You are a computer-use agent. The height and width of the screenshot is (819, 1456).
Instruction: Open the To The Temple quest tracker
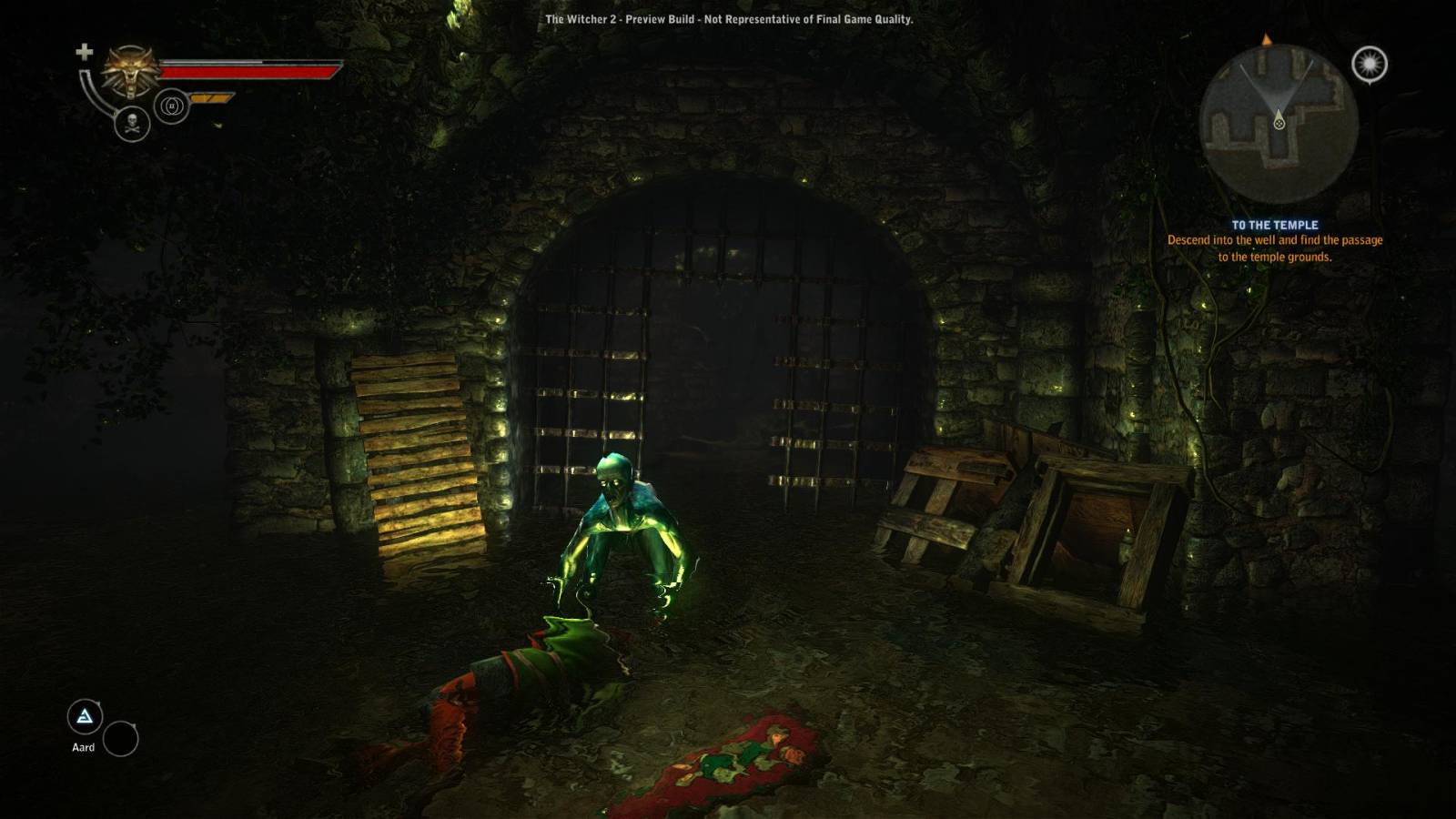pos(1274,225)
